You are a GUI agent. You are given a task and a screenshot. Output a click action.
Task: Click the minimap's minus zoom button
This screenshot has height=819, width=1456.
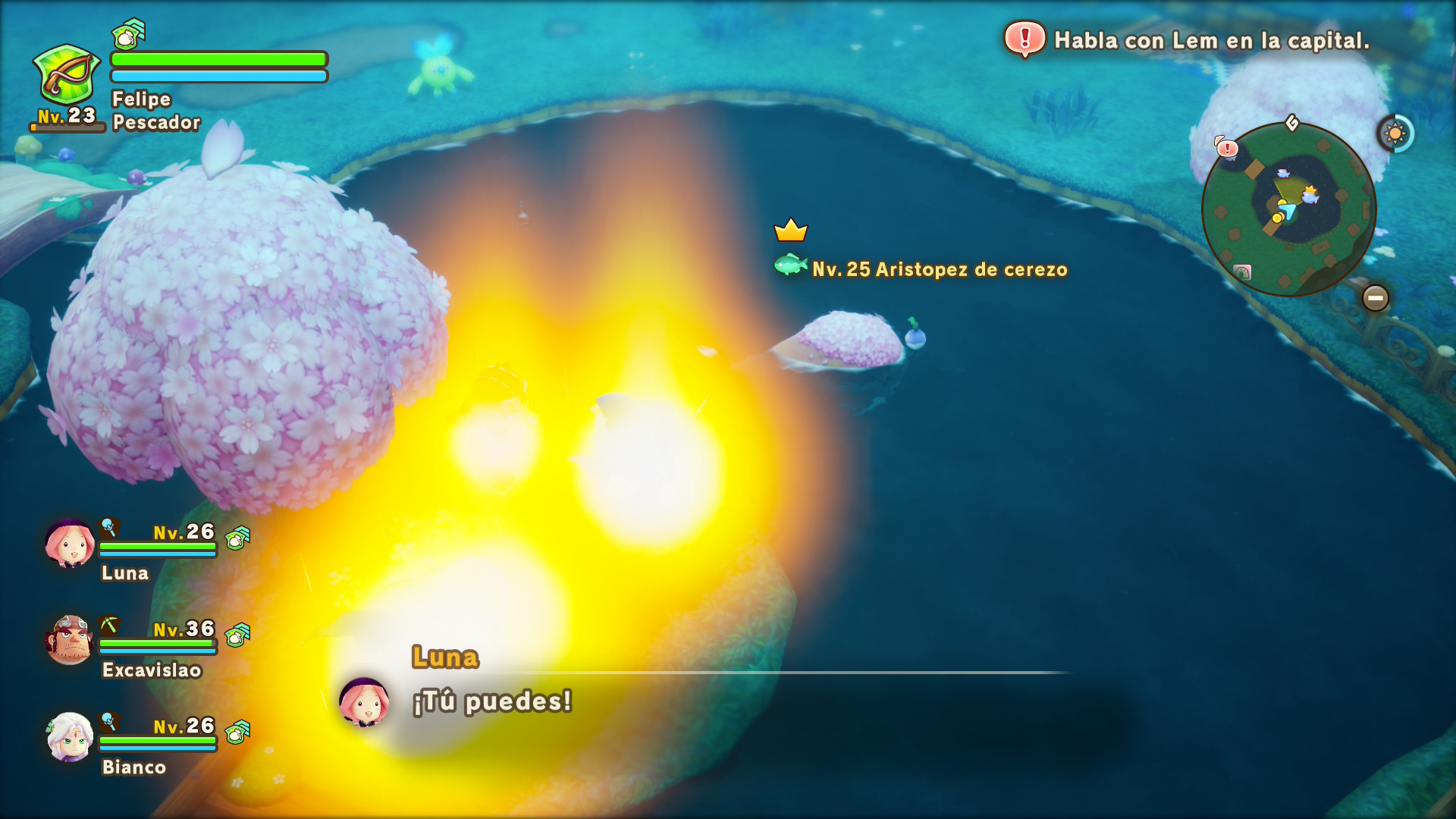coord(1375,298)
